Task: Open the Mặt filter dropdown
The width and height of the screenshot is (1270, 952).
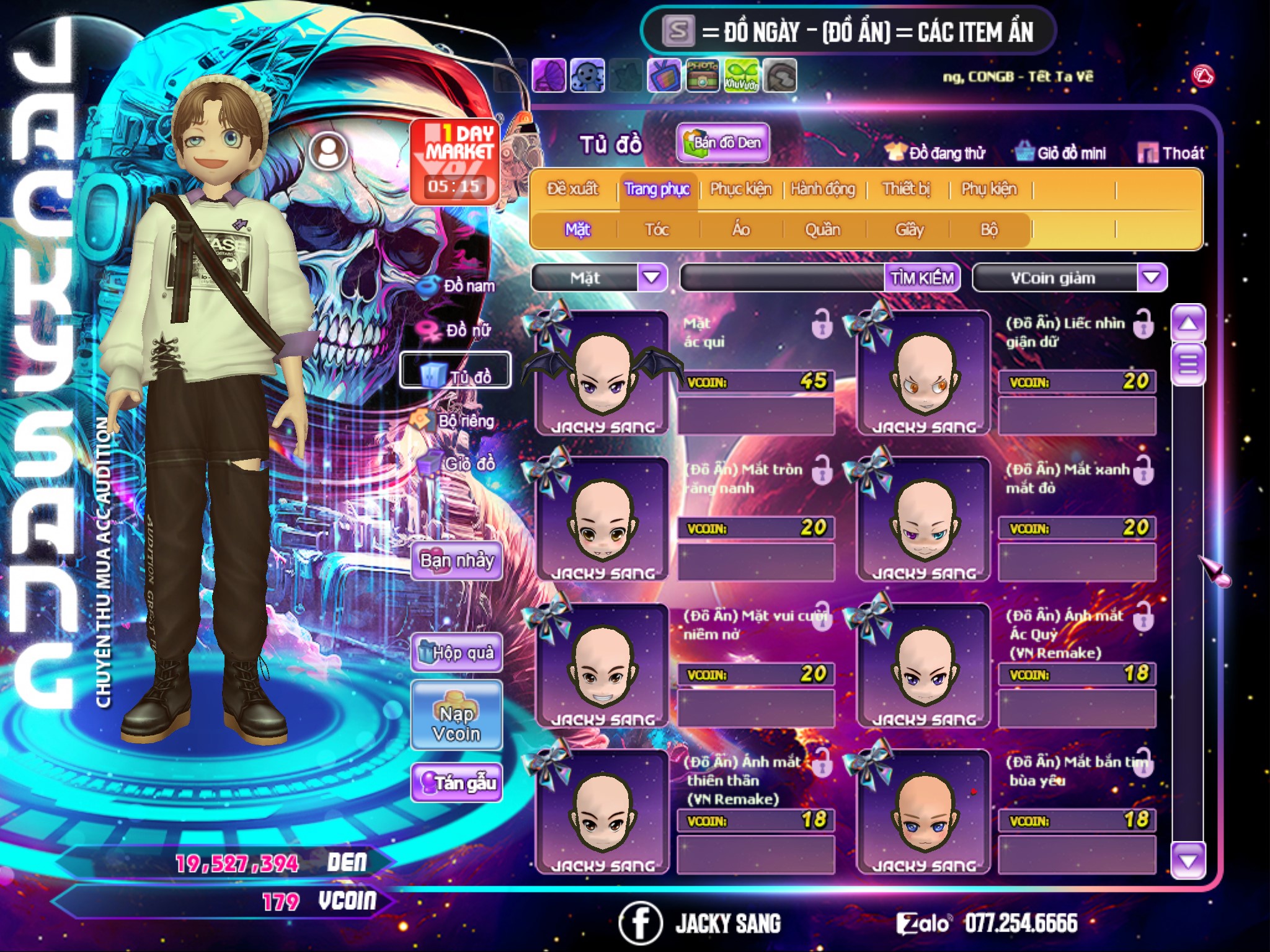Action: pyautogui.click(x=652, y=278)
